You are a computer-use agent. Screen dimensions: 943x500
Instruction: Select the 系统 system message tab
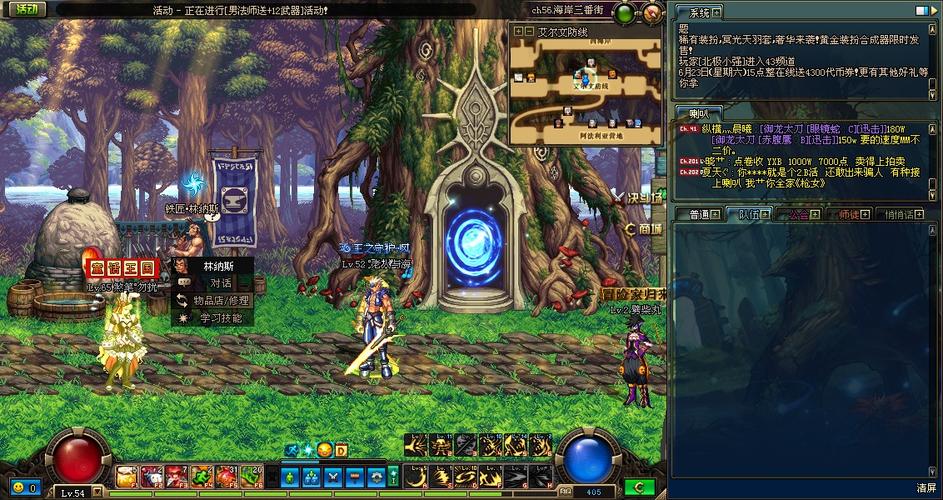[701, 13]
